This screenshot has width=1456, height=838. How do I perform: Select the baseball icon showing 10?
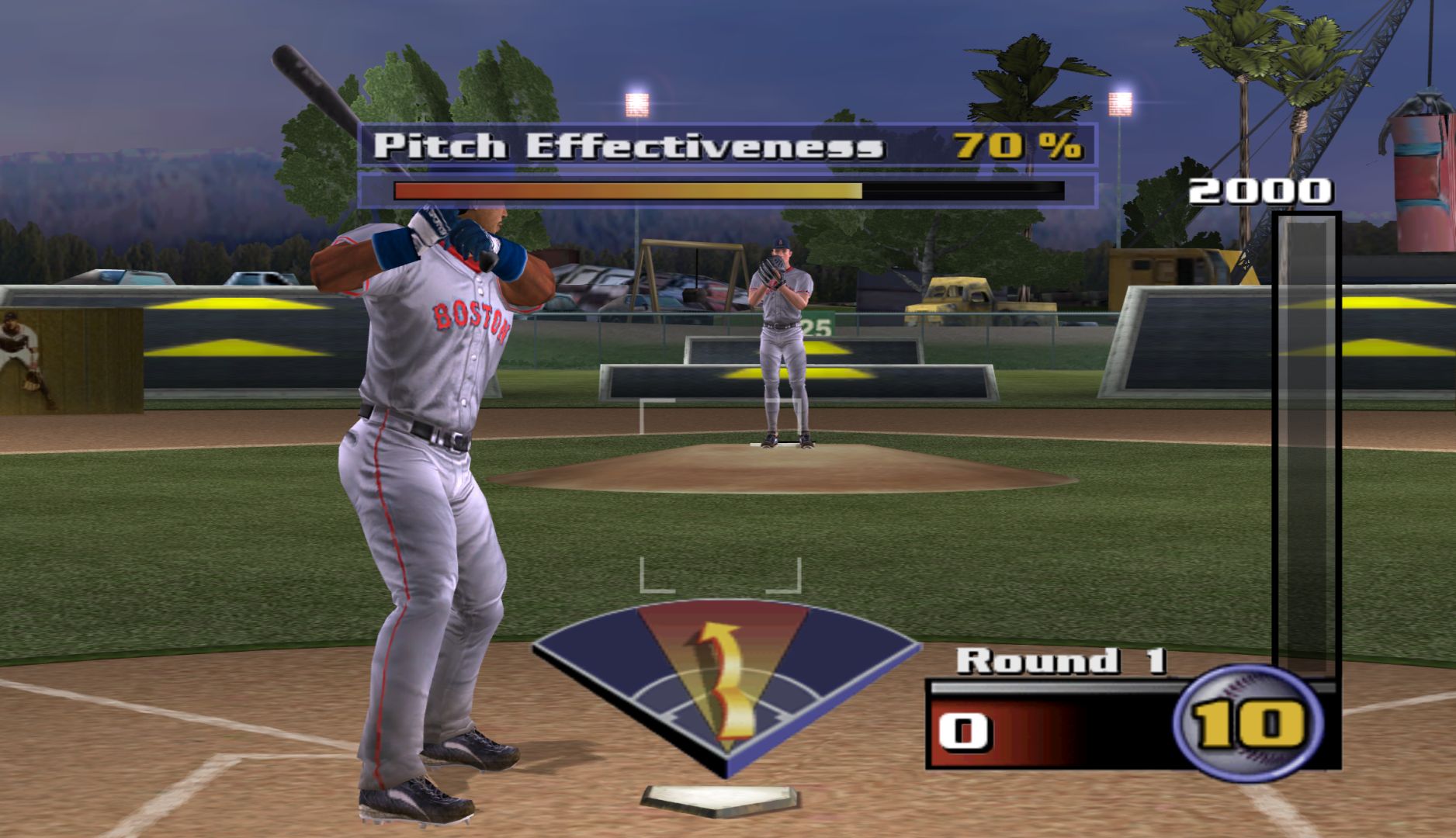tap(1249, 723)
